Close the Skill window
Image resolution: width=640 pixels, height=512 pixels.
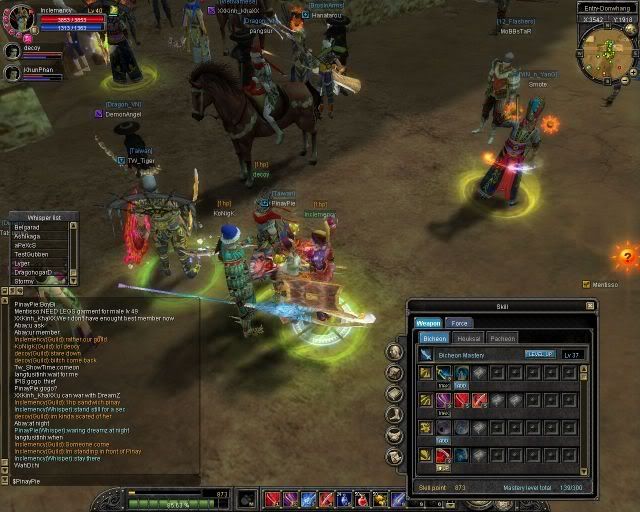tap(590, 305)
